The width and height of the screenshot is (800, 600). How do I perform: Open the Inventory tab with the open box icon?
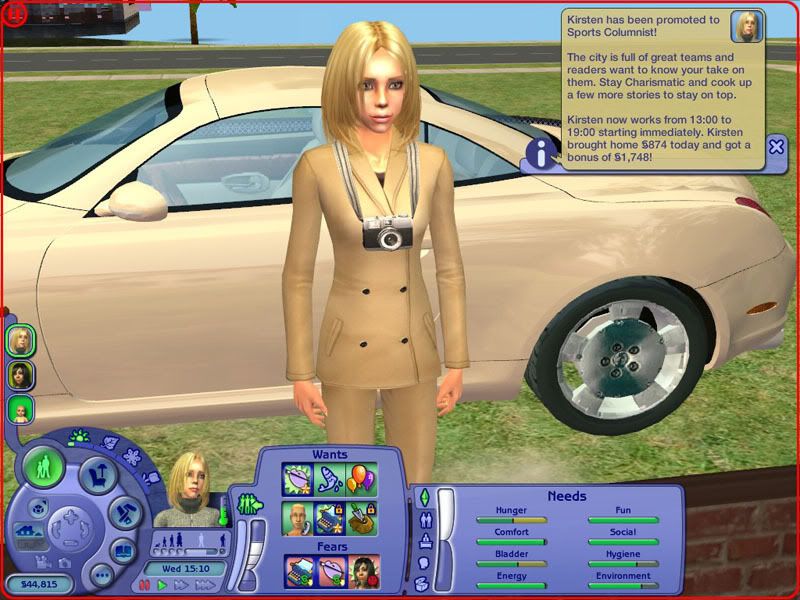423,583
